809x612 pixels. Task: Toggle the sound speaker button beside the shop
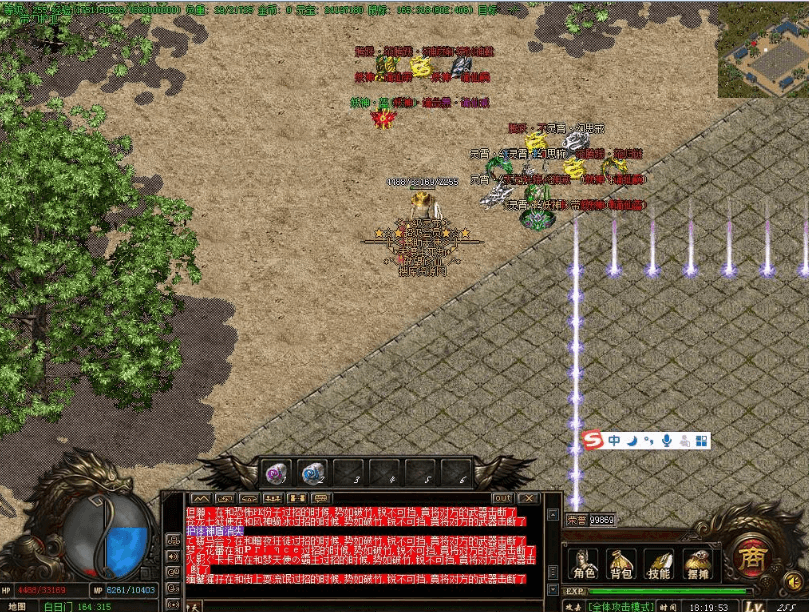point(794,579)
